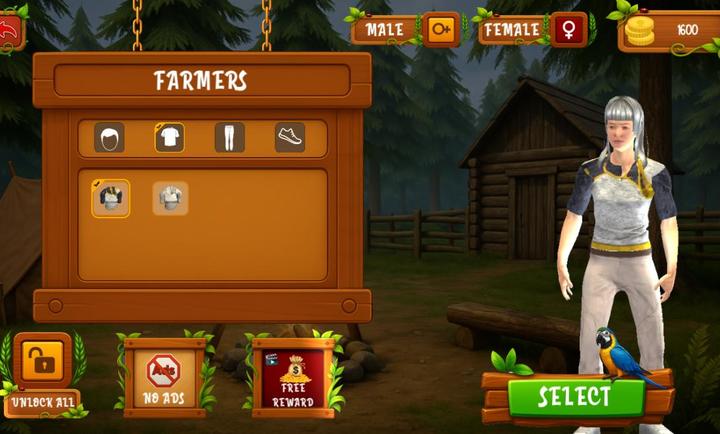
Task: Confirm the character with the Select button
Action: pos(575,397)
